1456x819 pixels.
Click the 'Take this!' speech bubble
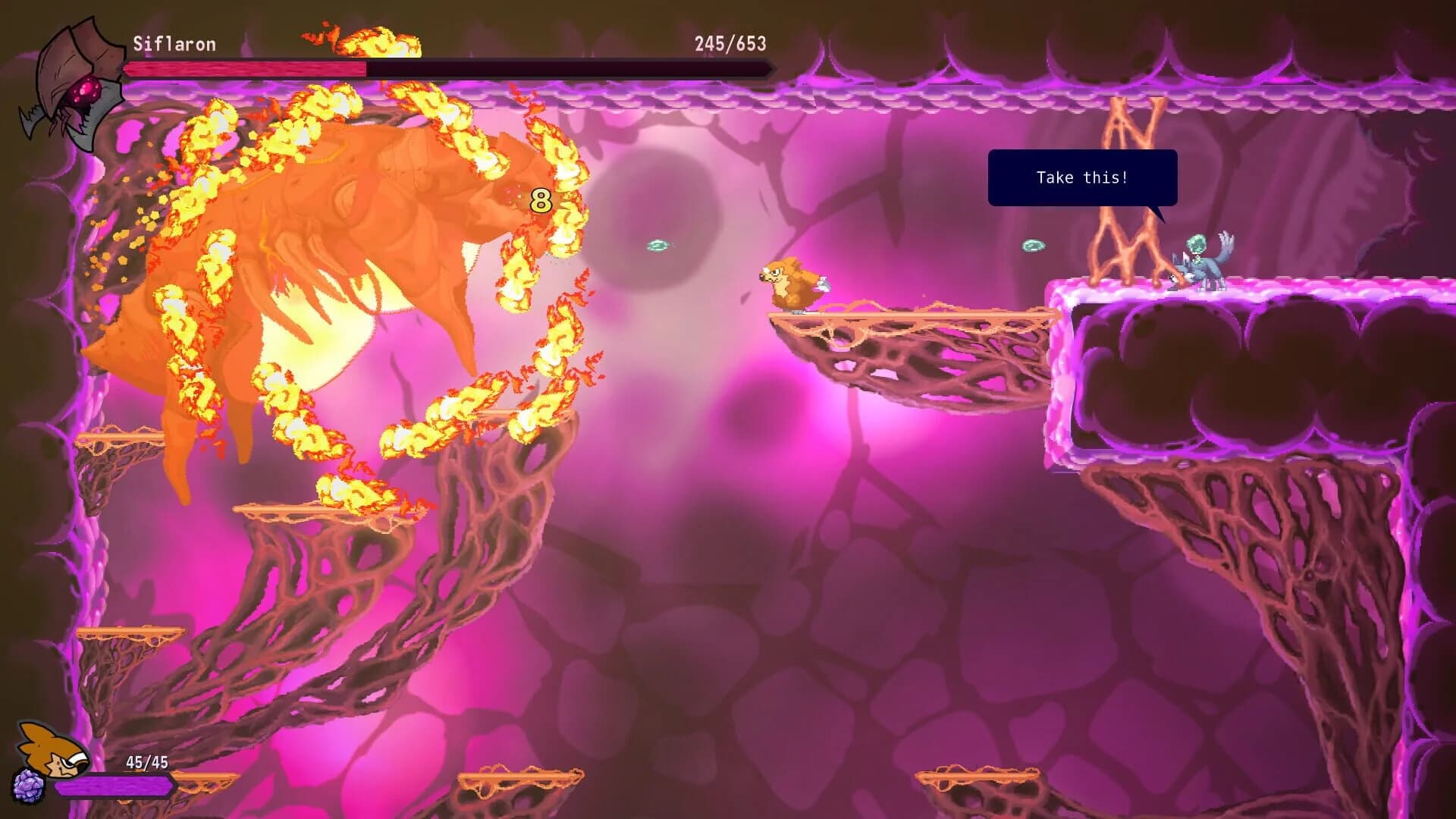[1082, 177]
